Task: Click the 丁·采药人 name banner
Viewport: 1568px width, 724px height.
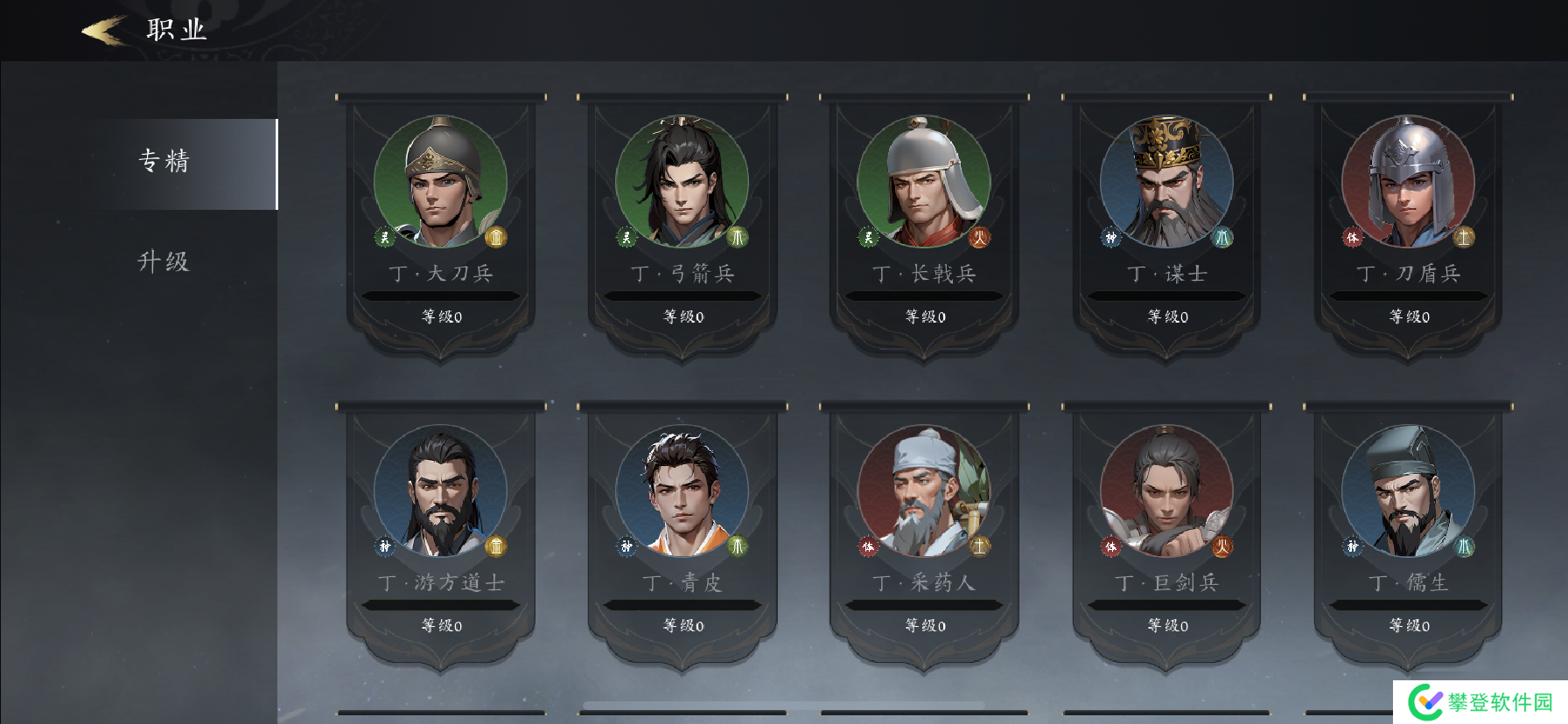Action: tap(922, 581)
